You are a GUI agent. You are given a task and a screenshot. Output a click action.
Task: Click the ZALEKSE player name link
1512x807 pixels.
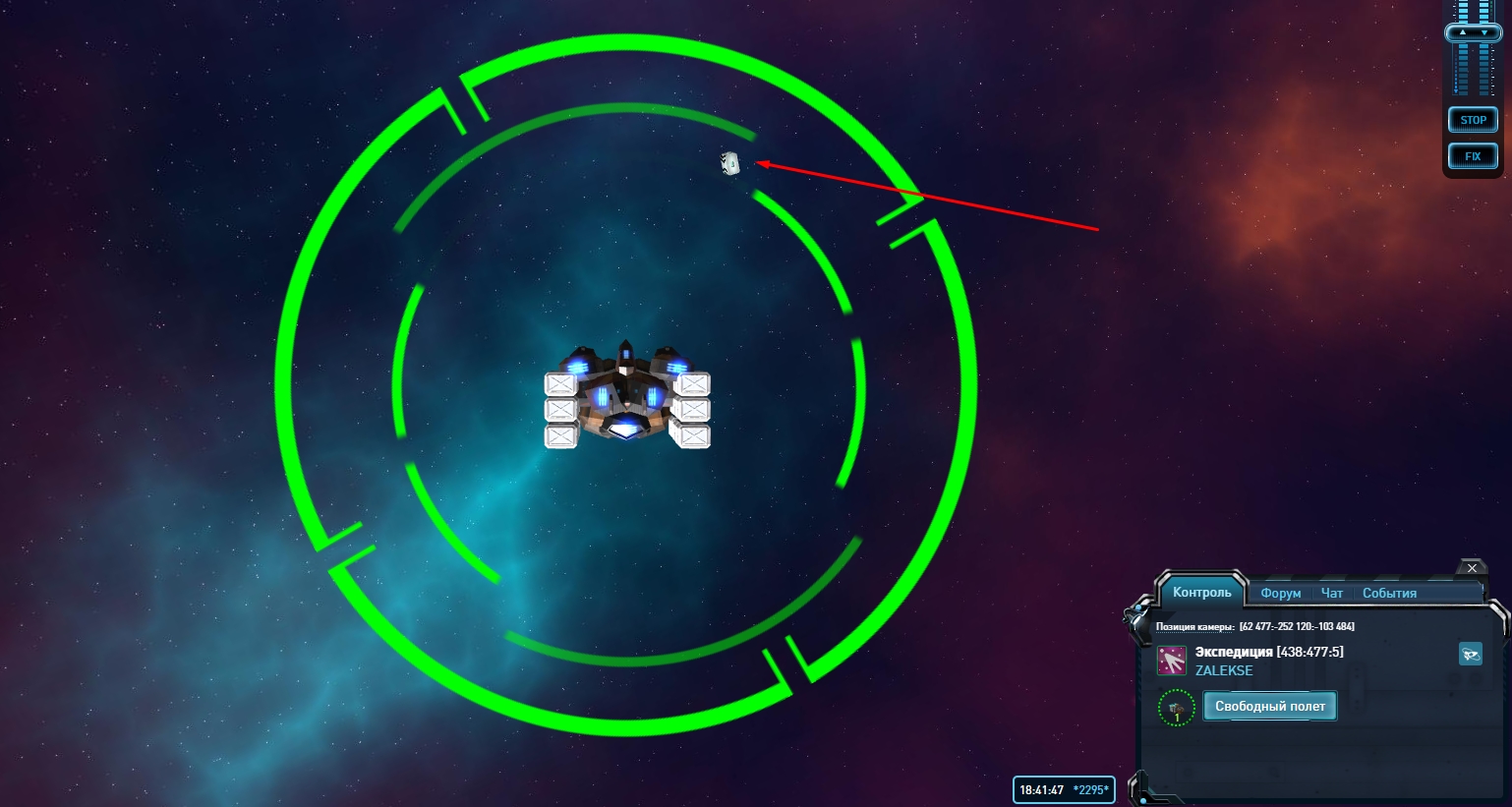1224,670
